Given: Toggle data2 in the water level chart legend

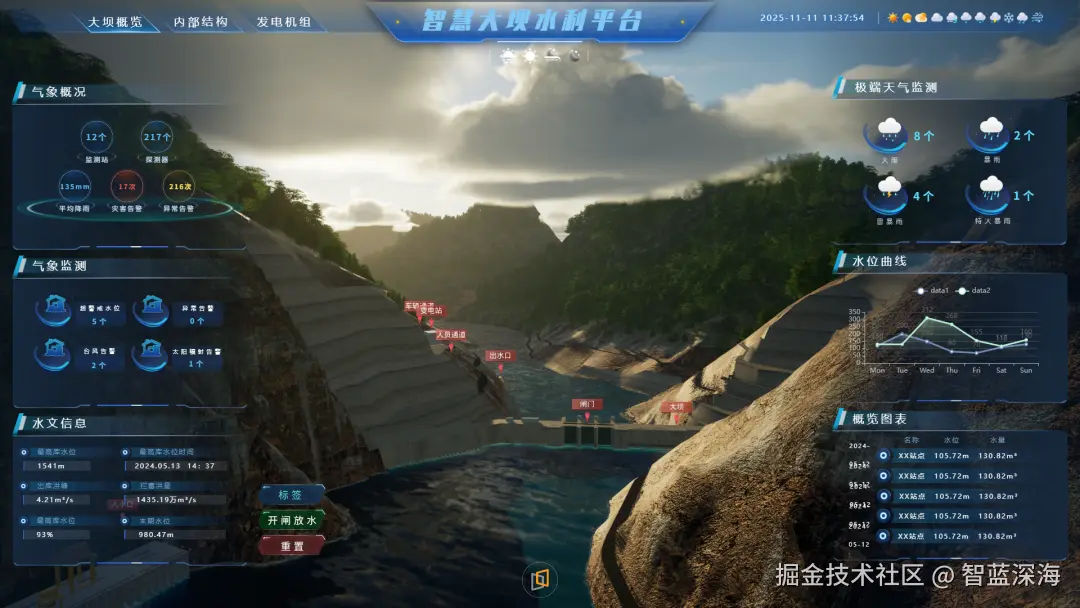Looking at the screenshot, I should click(x=975, y=291).
